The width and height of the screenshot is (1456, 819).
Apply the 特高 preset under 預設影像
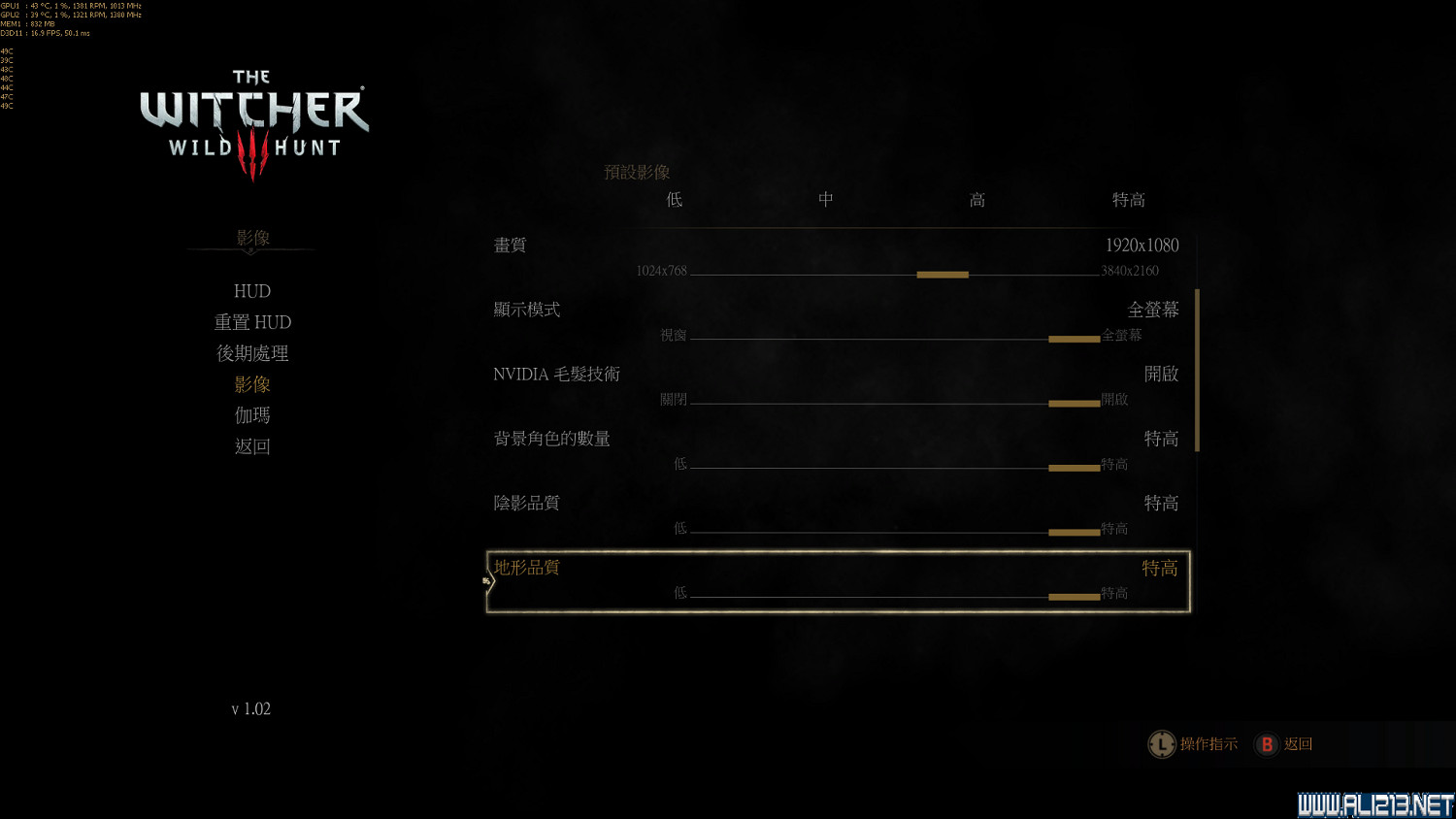click(x=1129, y=199)
